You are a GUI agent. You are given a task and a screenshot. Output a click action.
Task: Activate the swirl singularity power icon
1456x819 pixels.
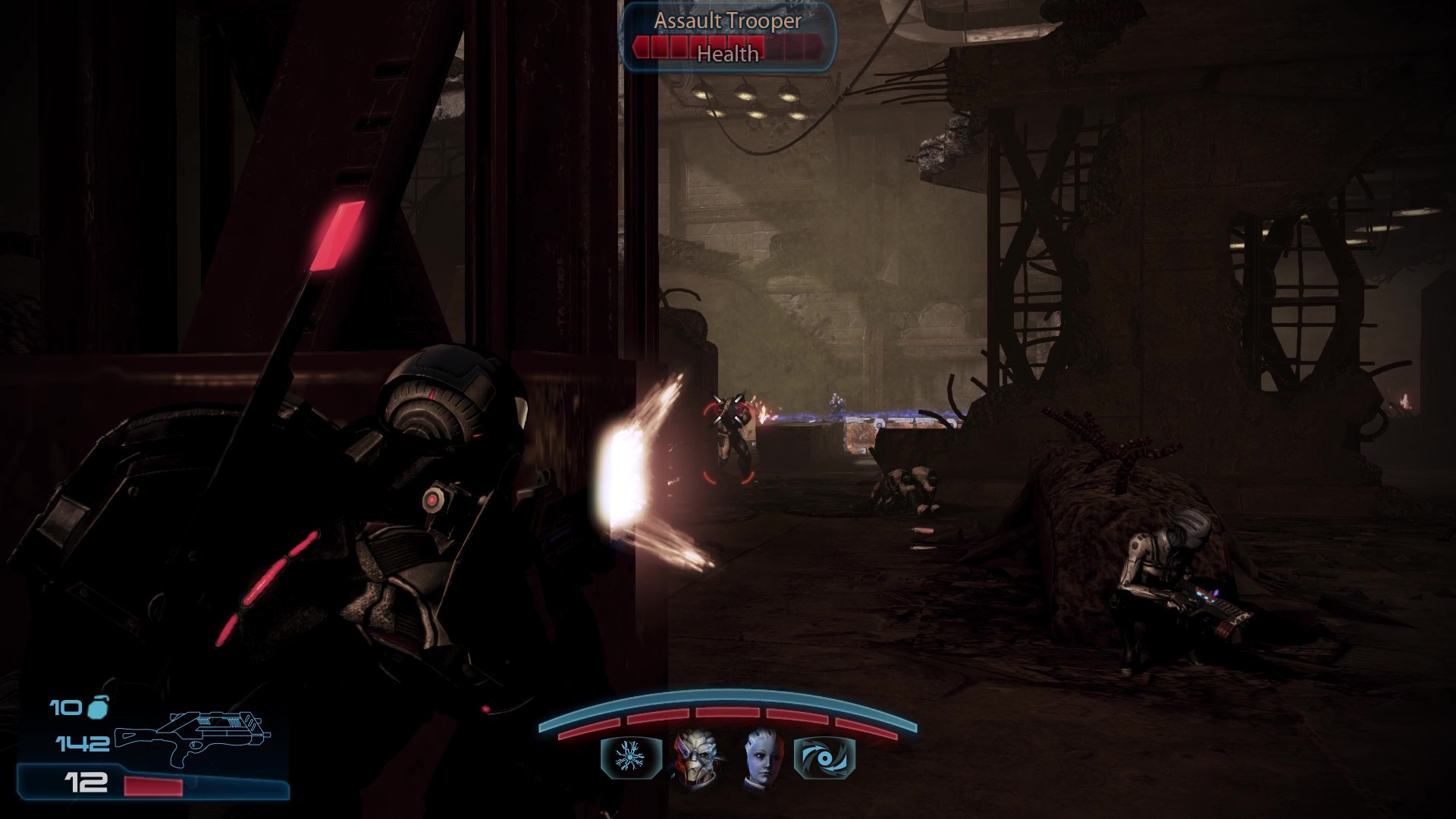[x=824, y=758]
